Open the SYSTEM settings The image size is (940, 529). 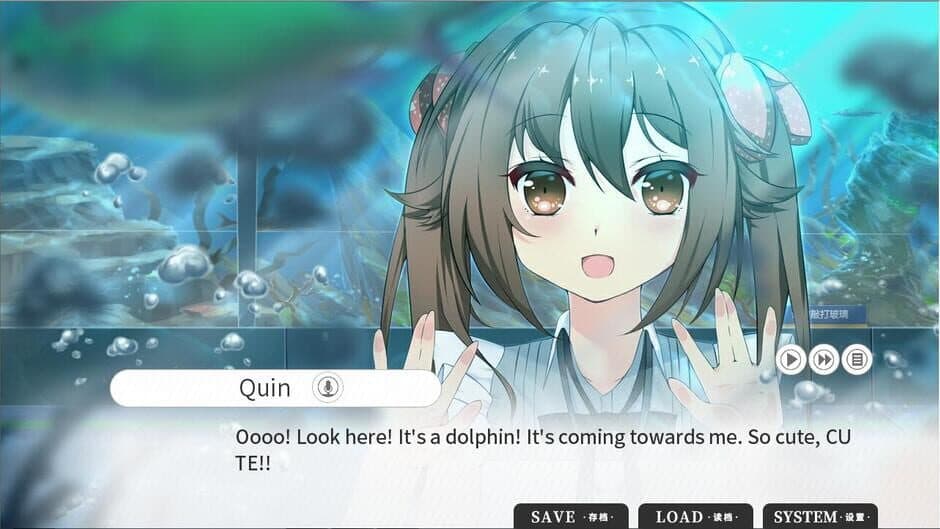click(820, 516)
